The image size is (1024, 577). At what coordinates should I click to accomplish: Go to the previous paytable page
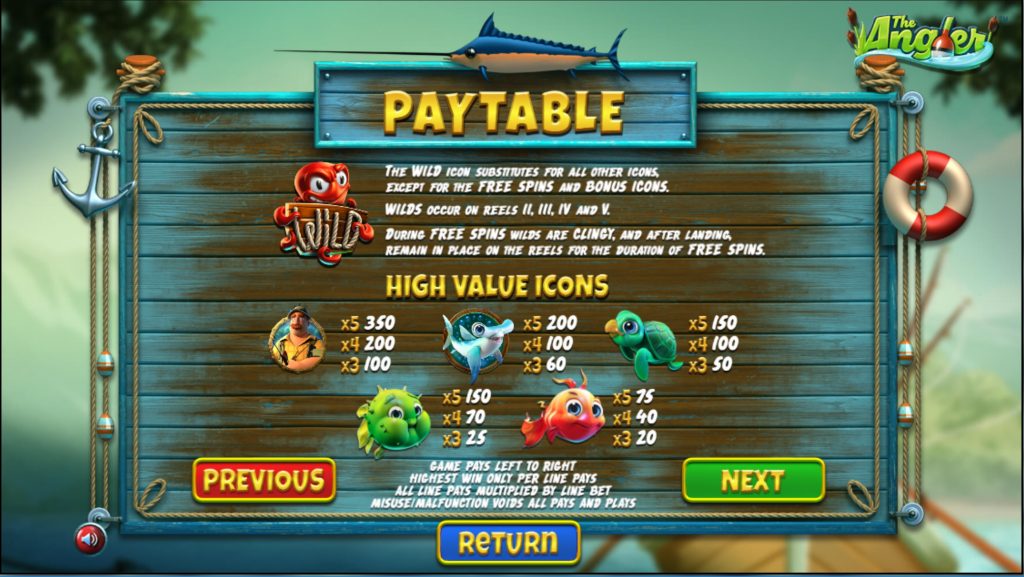pyautogui.click(x=264, y=480)
